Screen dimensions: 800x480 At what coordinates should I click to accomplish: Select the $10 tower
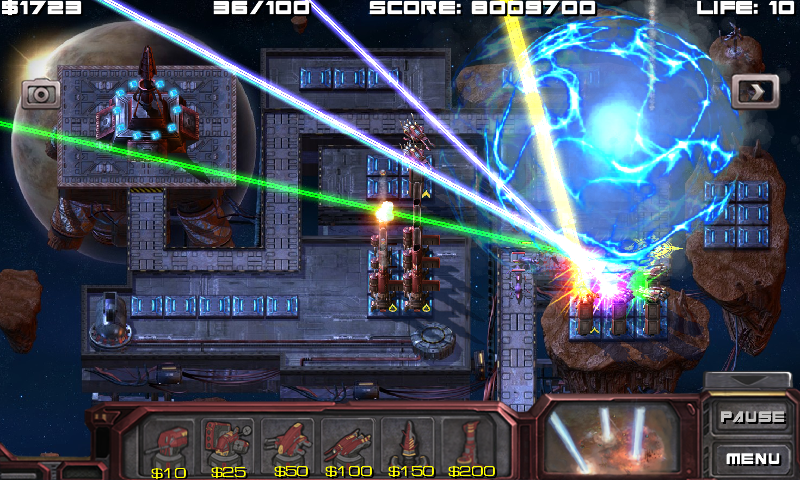click(x=170, y=442)
